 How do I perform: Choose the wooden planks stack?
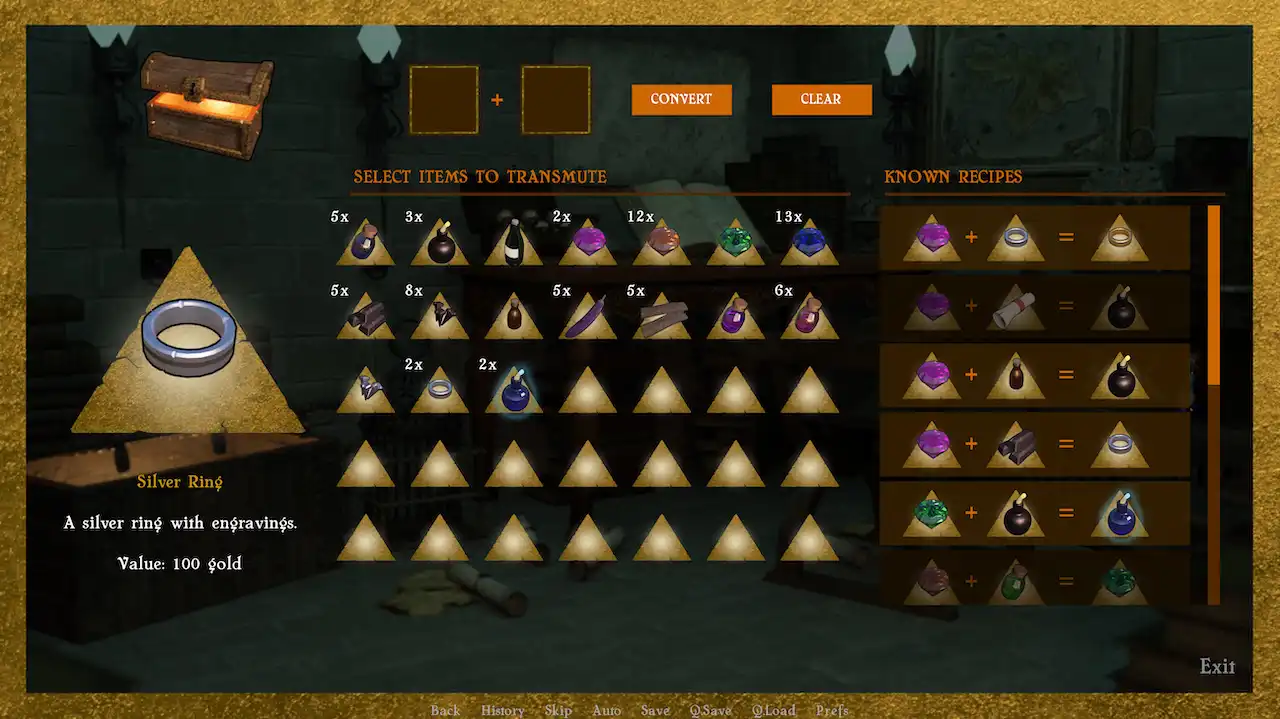click(661, 318)
